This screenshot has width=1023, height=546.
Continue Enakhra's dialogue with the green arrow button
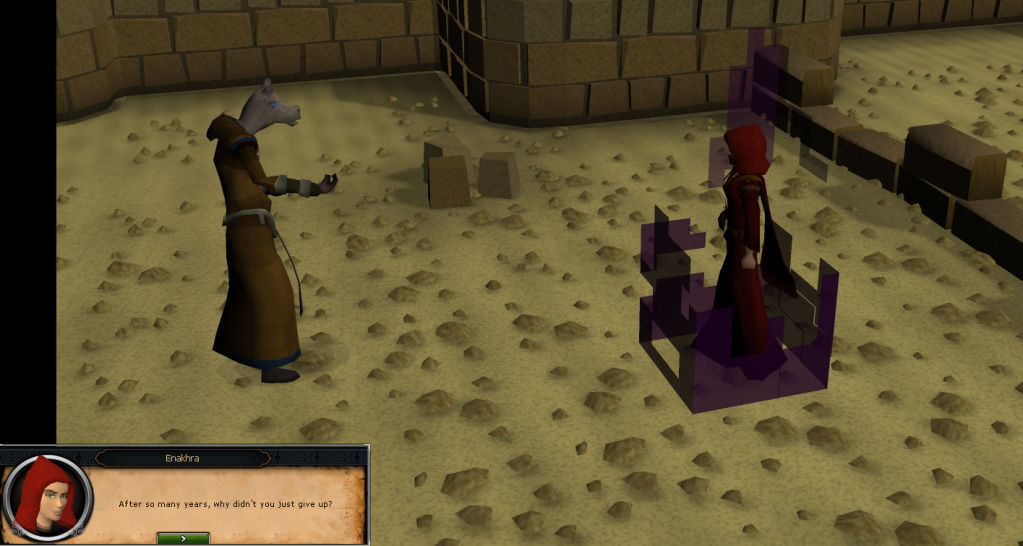tap(183, 538)
